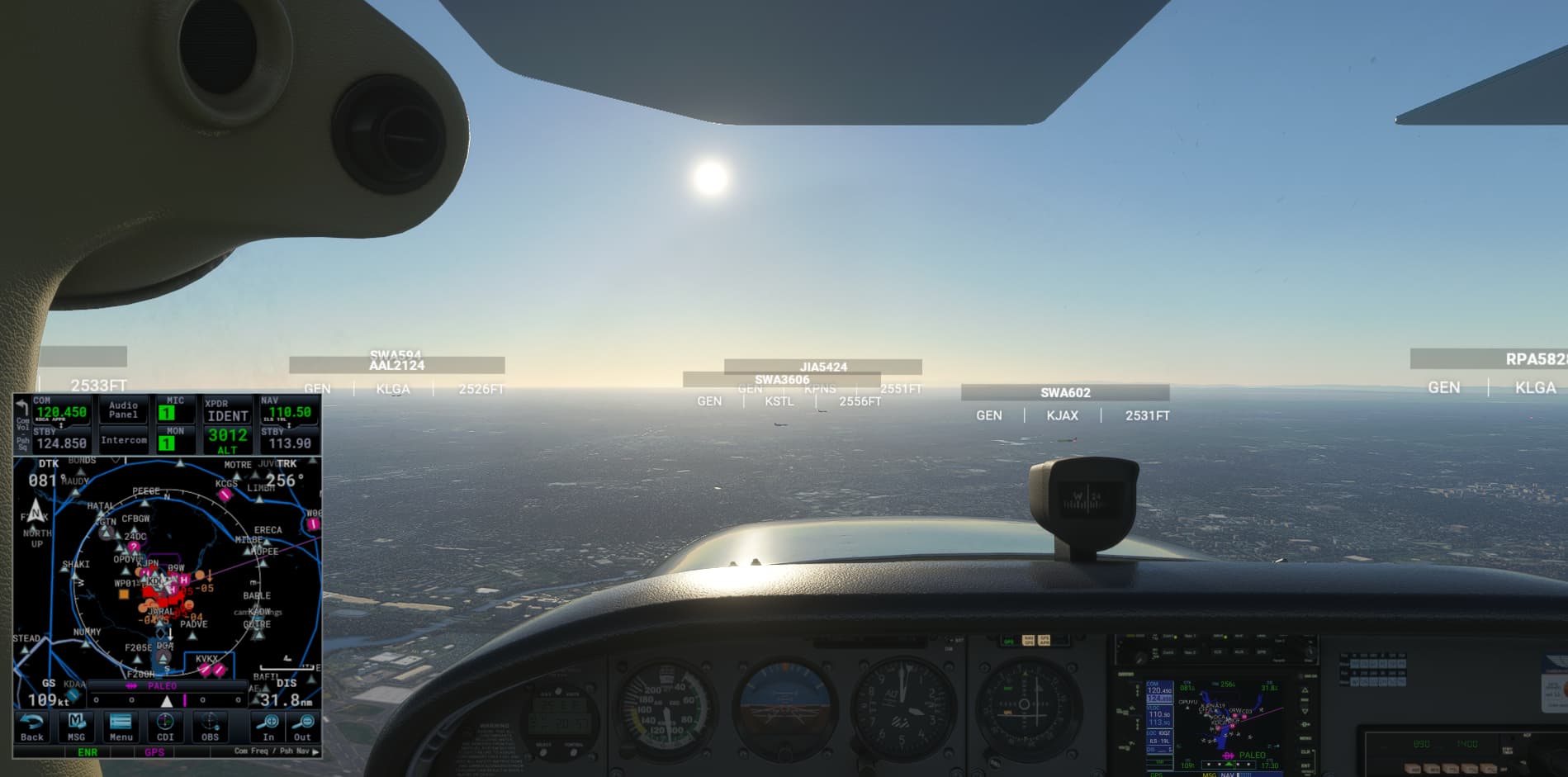Toggle the MIC 1 green selector
The width and height of the screenshot is (1568, 777).
[168, 414]
